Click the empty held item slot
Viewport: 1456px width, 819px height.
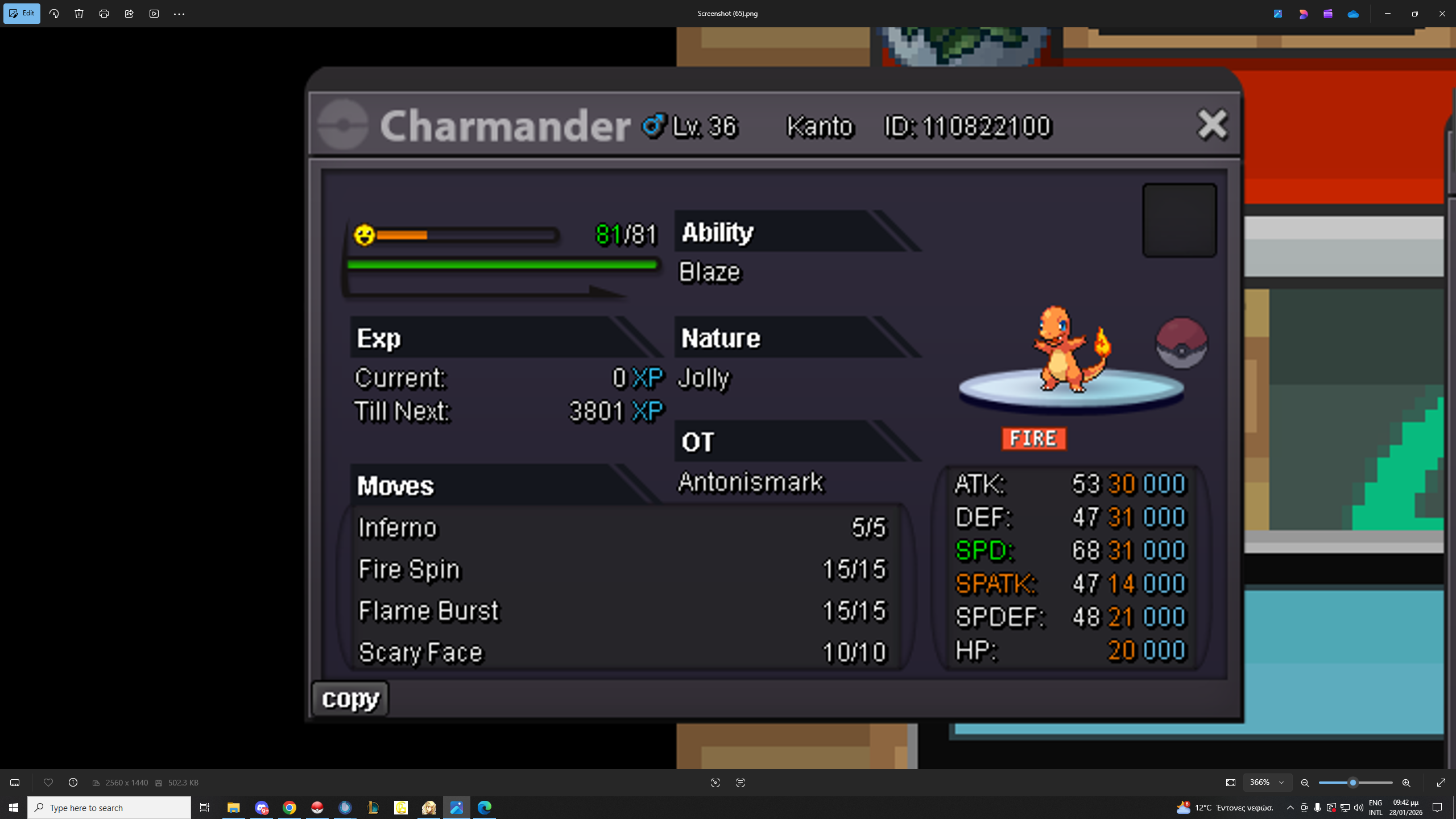point(1180,220)
